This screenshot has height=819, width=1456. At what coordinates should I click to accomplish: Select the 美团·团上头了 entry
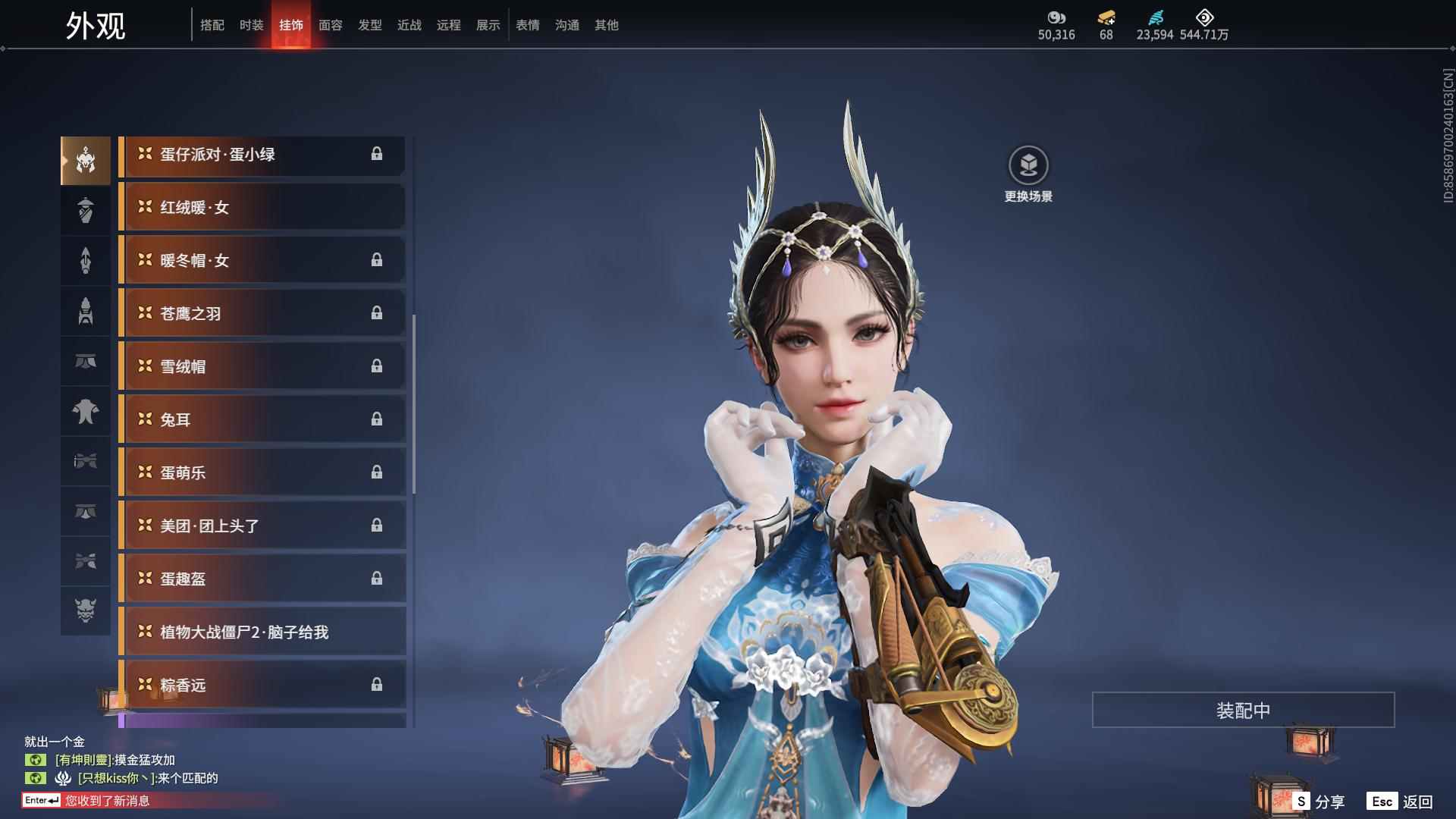coord(262,526)
